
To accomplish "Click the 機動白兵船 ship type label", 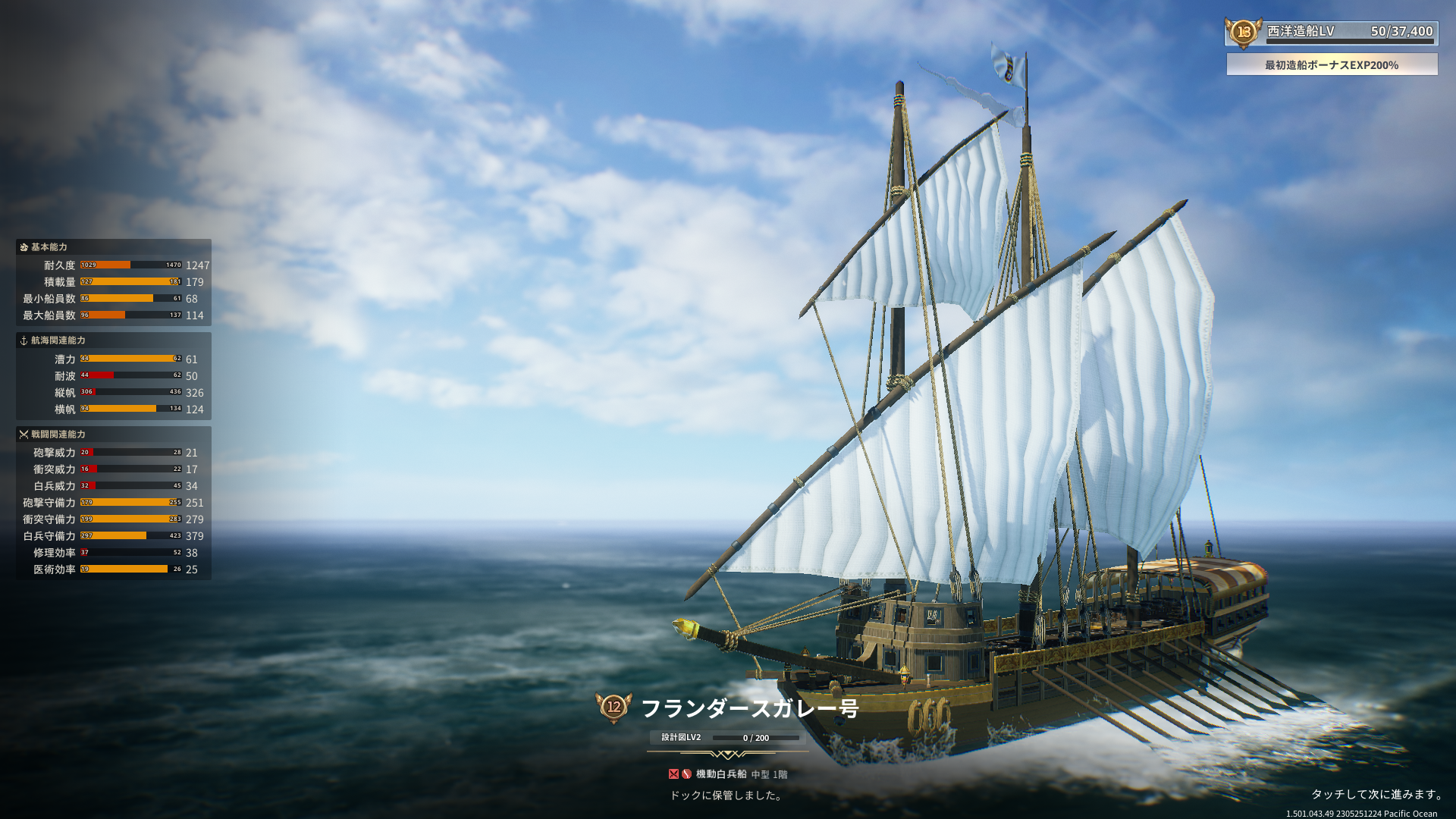I will click(720, 774).
